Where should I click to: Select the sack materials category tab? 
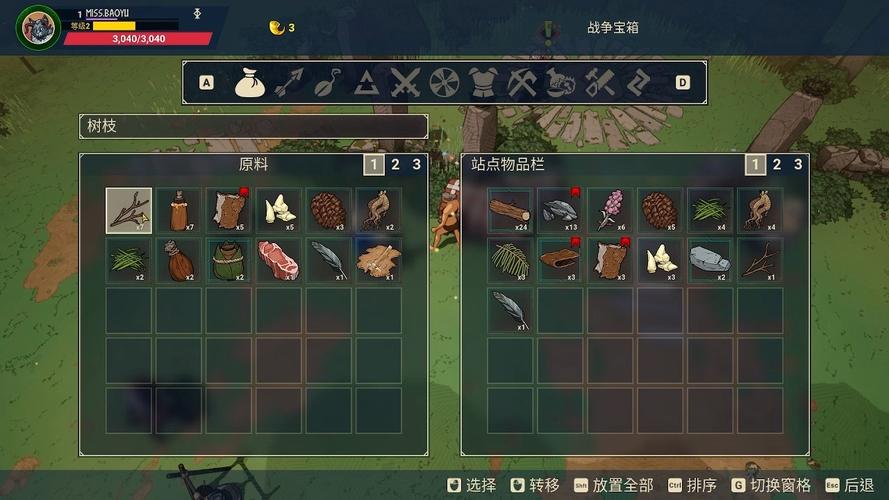point(250,83)
